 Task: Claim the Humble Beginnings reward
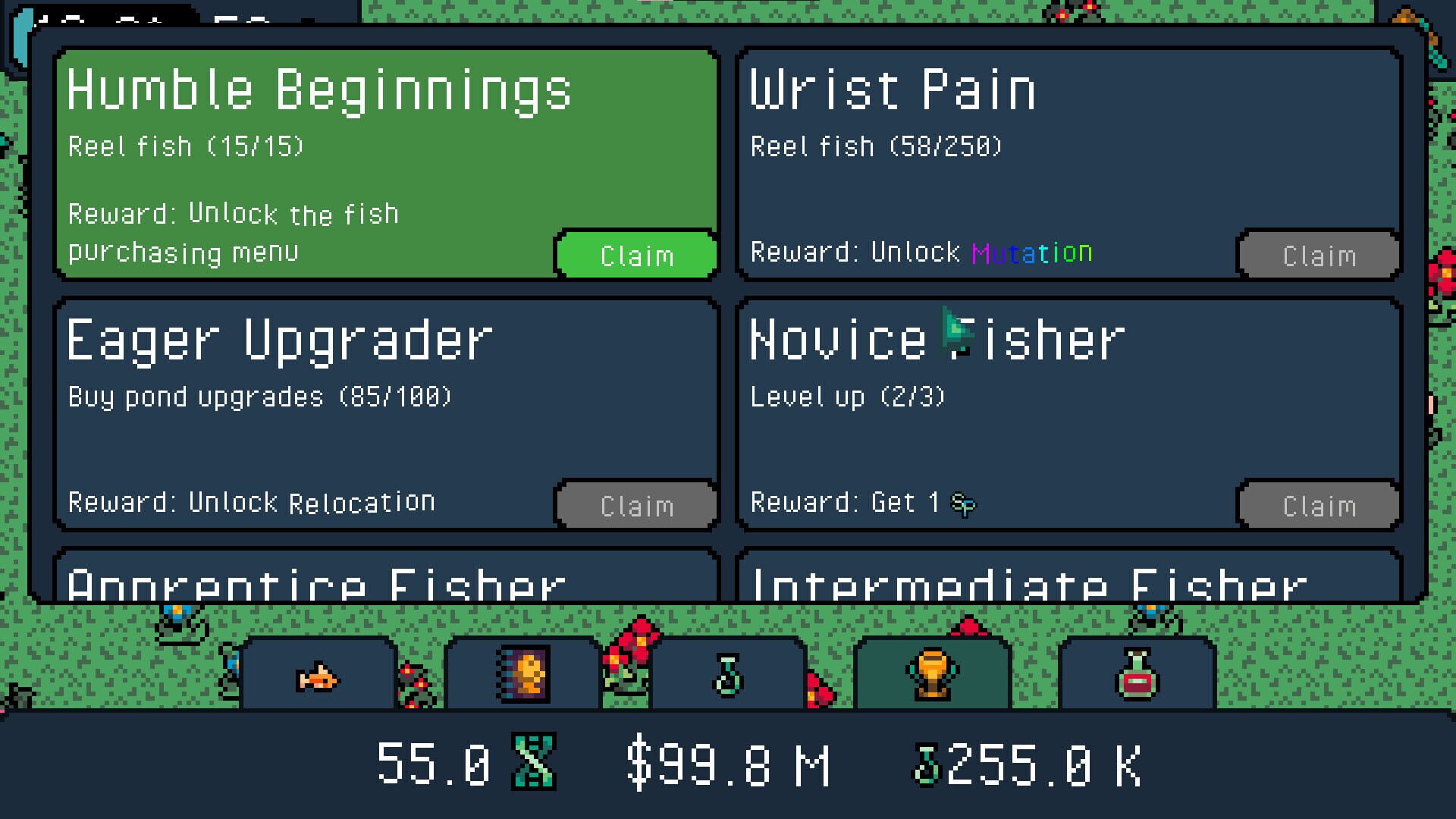click(635, 256)
